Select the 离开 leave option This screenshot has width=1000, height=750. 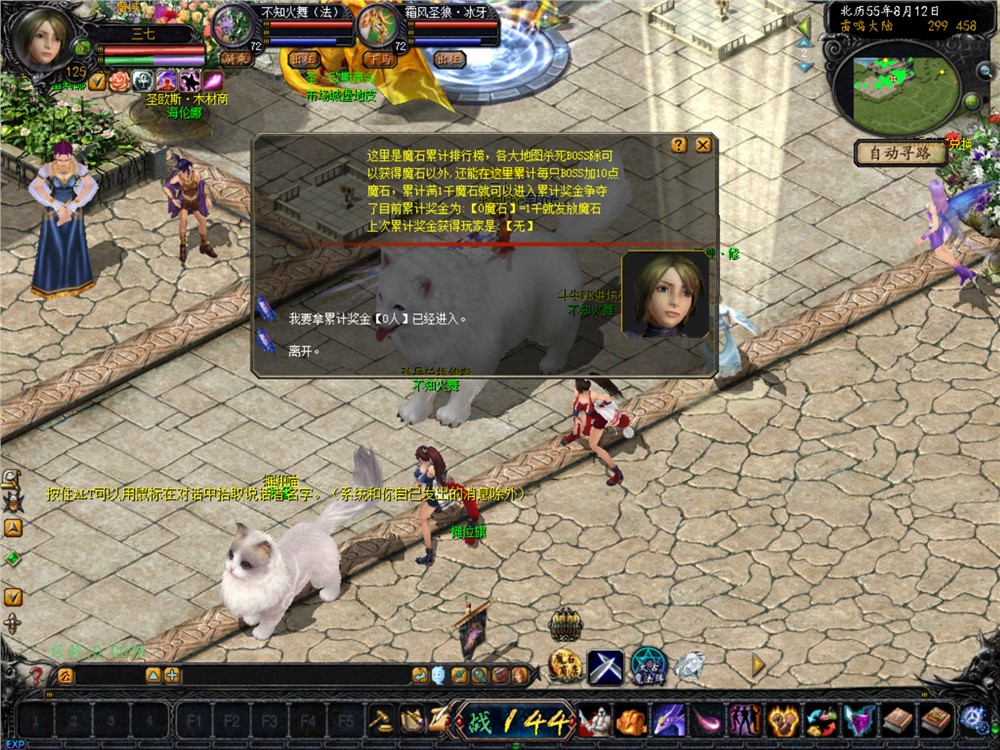pos(304,351)
